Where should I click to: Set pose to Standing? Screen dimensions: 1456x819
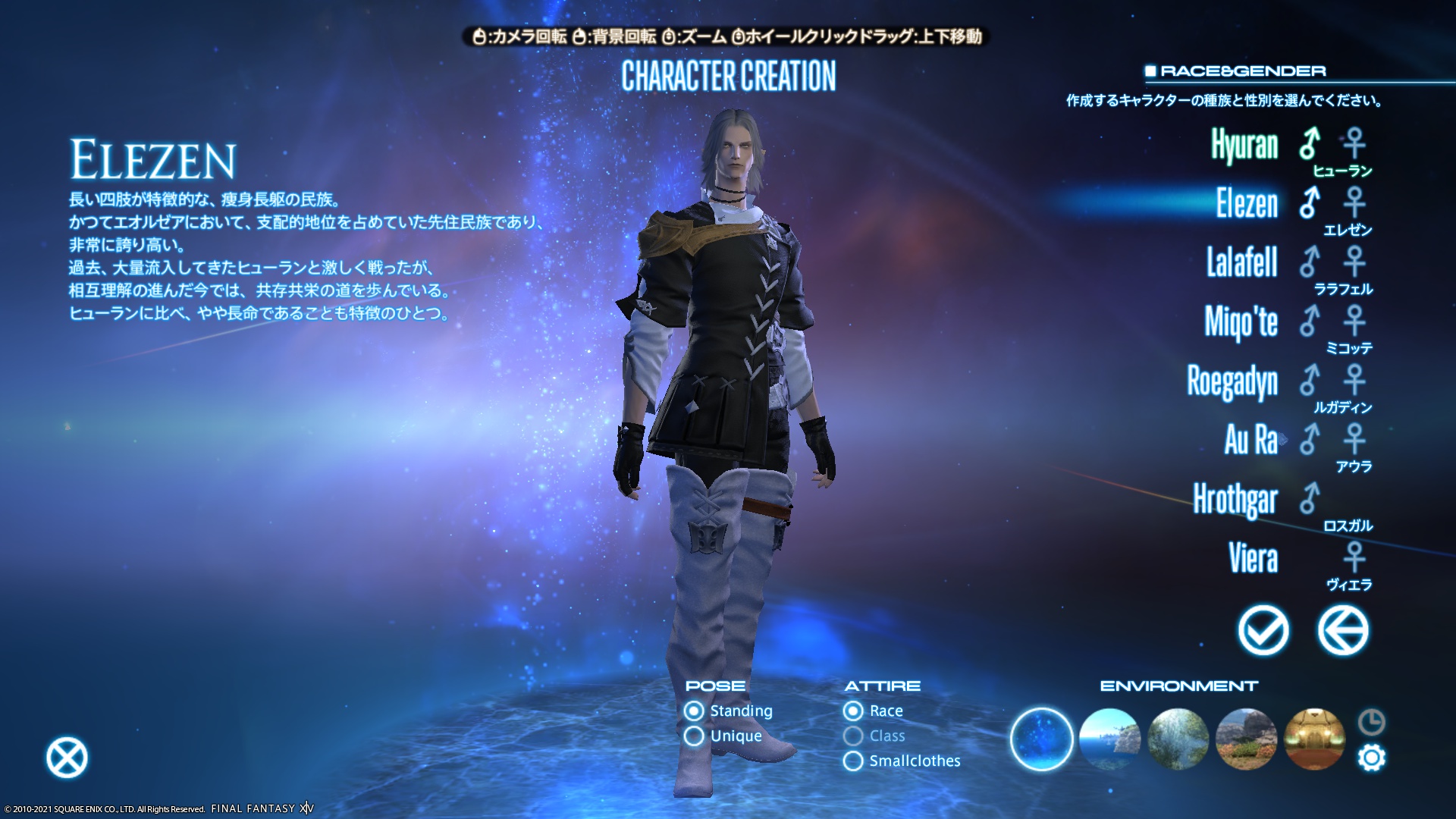(x=694, y=711)
